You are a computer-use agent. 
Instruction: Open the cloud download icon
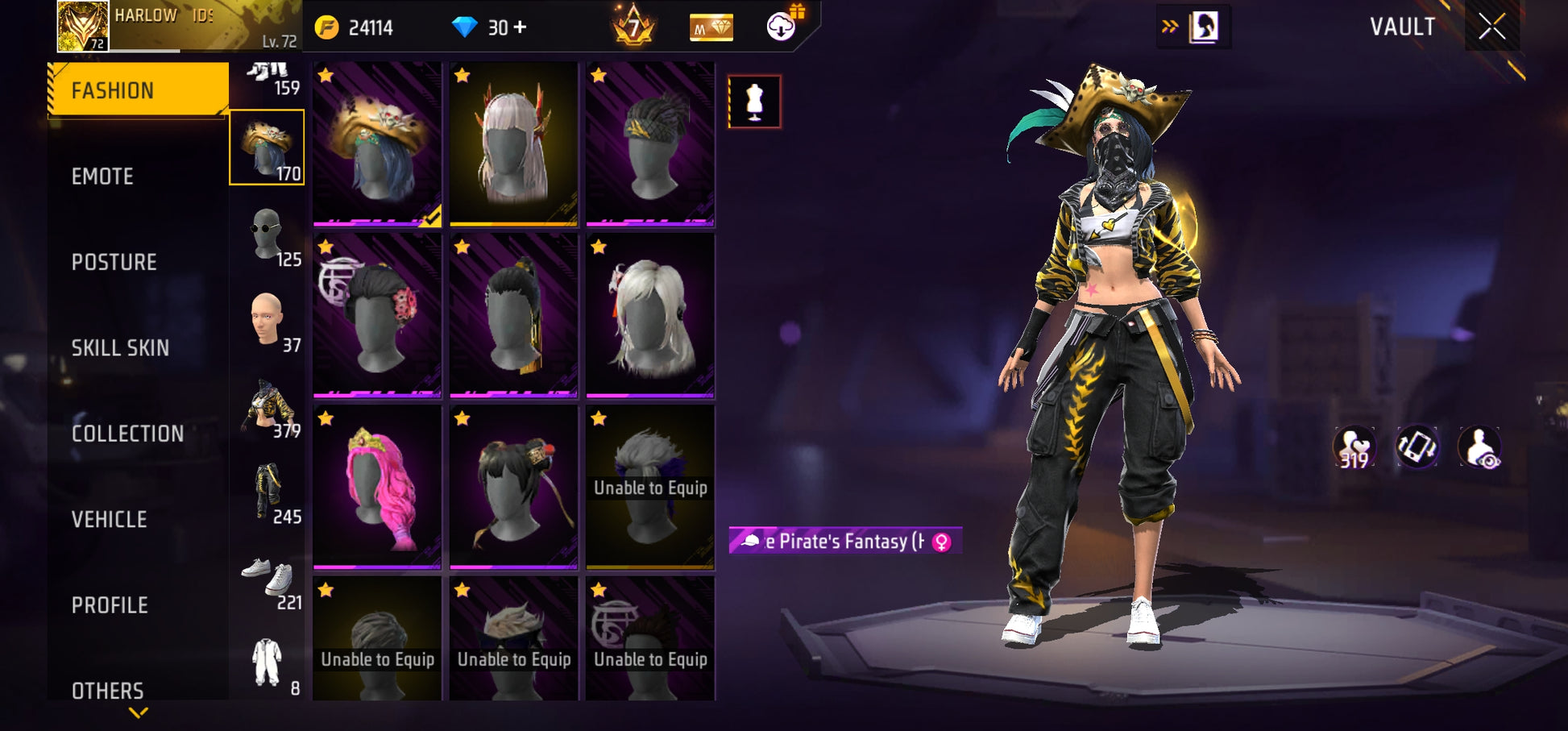coord(780,27)
